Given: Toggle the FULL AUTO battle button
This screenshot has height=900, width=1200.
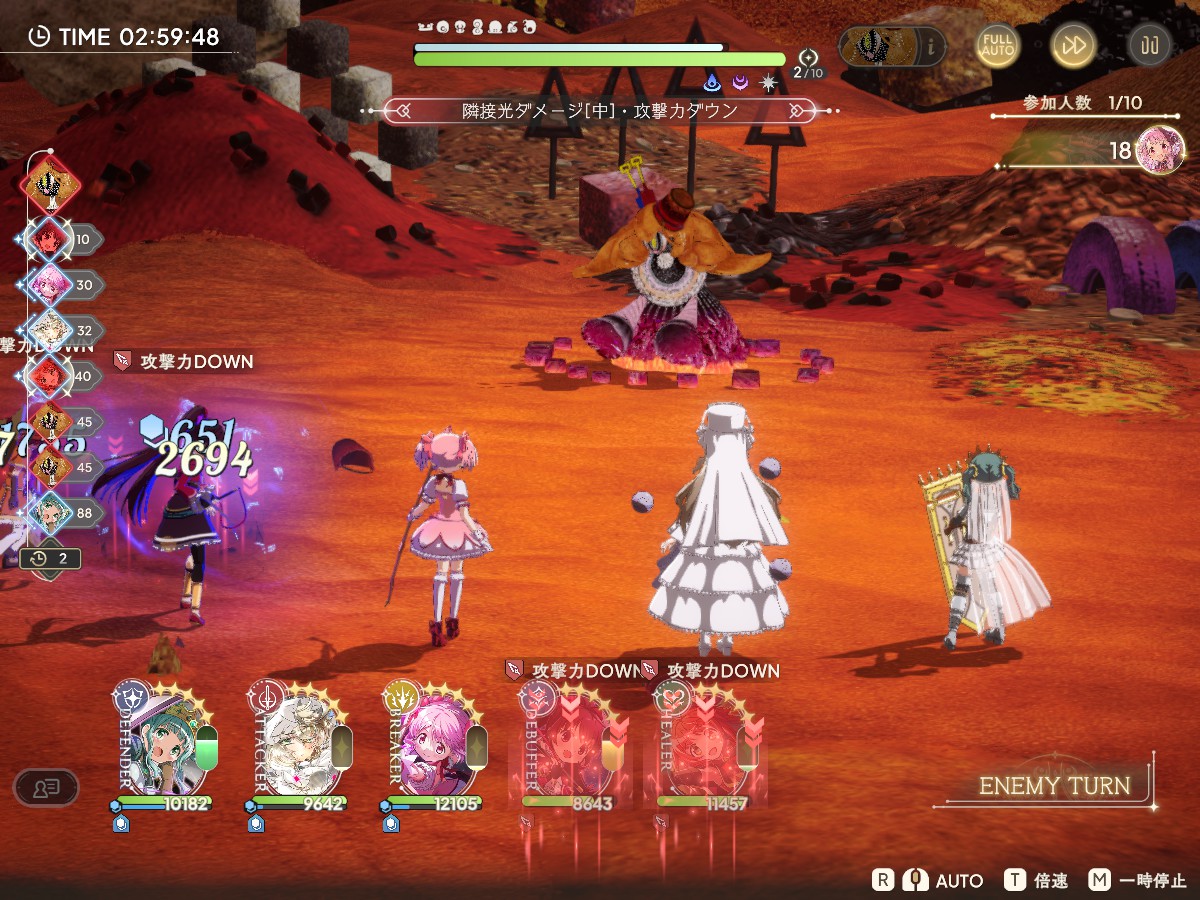Looking at the screenshot, I should [x=997, y=46].
